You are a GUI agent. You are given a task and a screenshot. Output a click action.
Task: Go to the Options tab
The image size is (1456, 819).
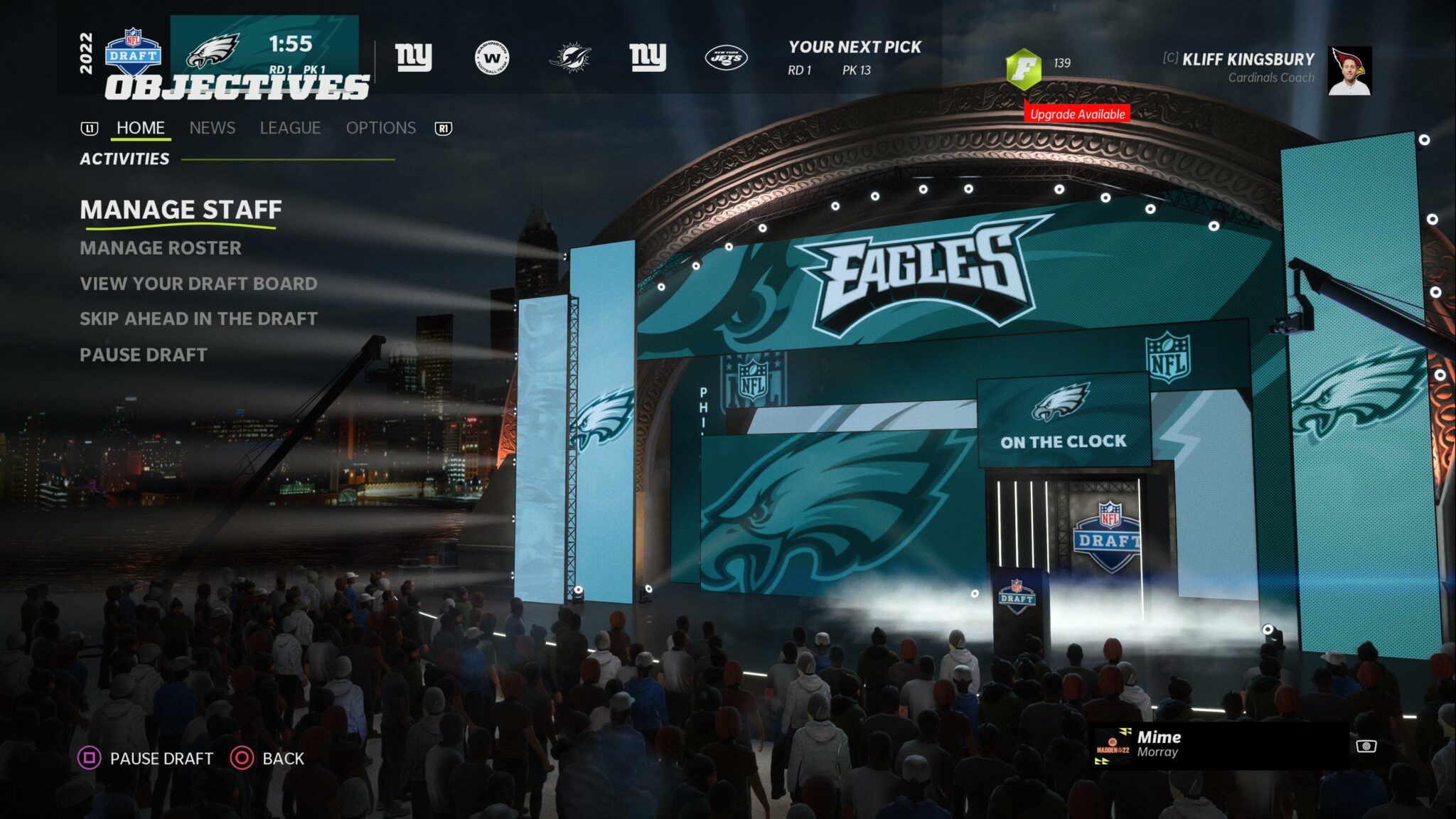(x=380, y=128)
